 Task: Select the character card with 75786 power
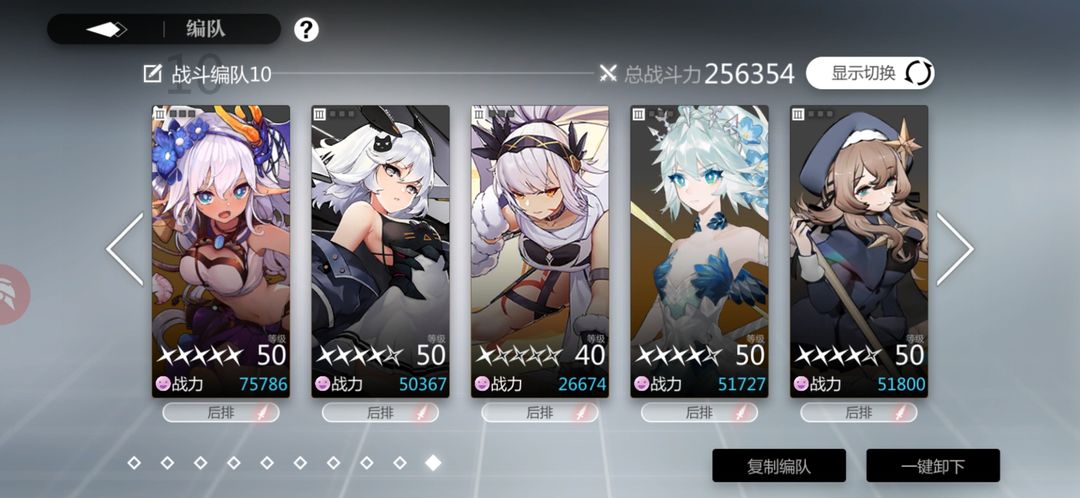(220, 250)
